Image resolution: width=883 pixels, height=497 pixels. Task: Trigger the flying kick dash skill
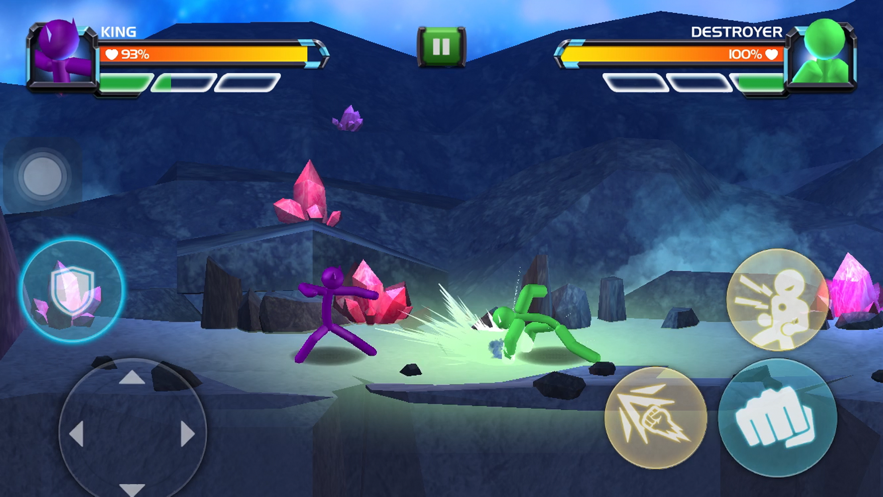[x=655, y=418]
